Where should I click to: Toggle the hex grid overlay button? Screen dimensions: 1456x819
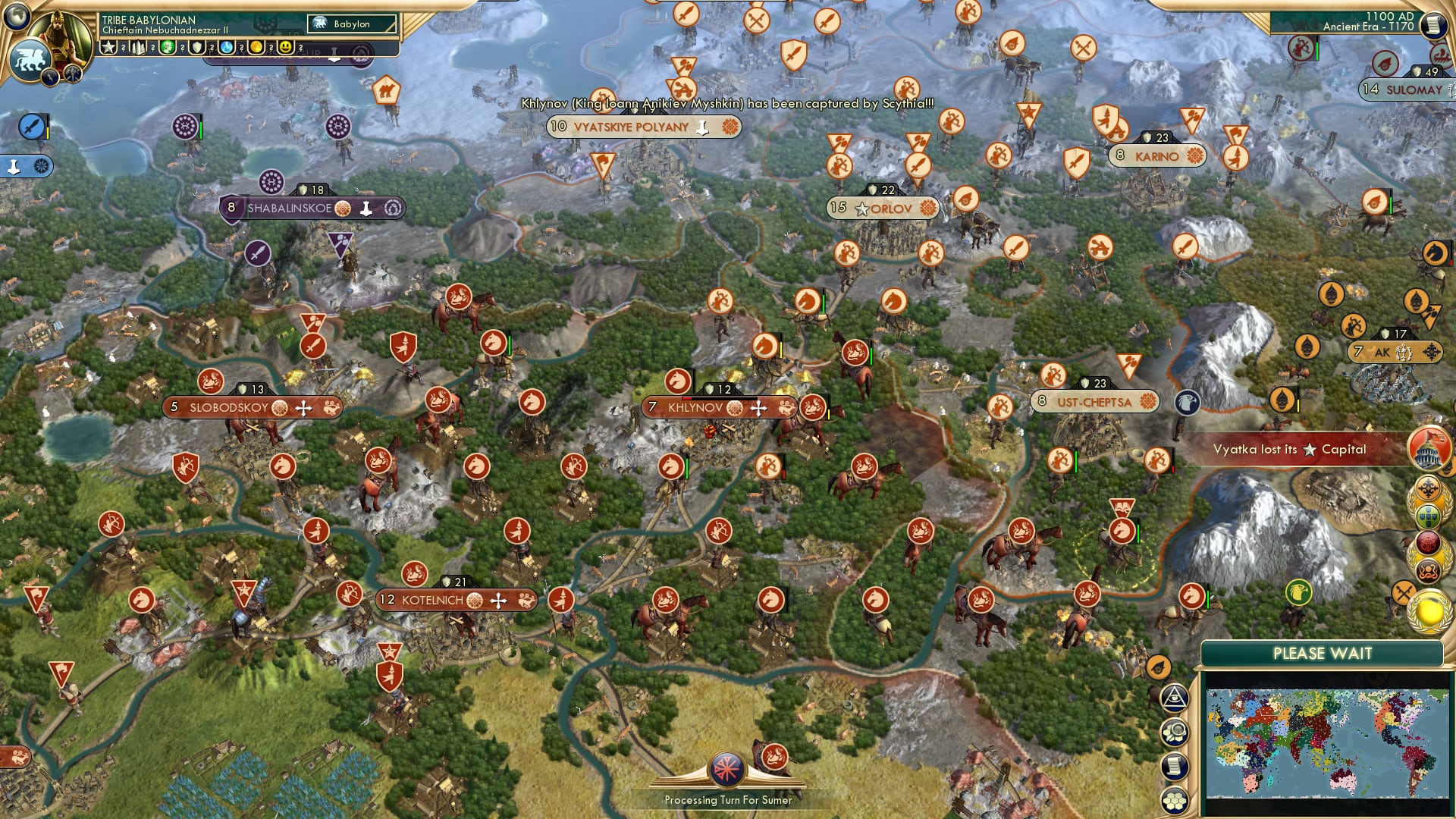point(1175,802)
